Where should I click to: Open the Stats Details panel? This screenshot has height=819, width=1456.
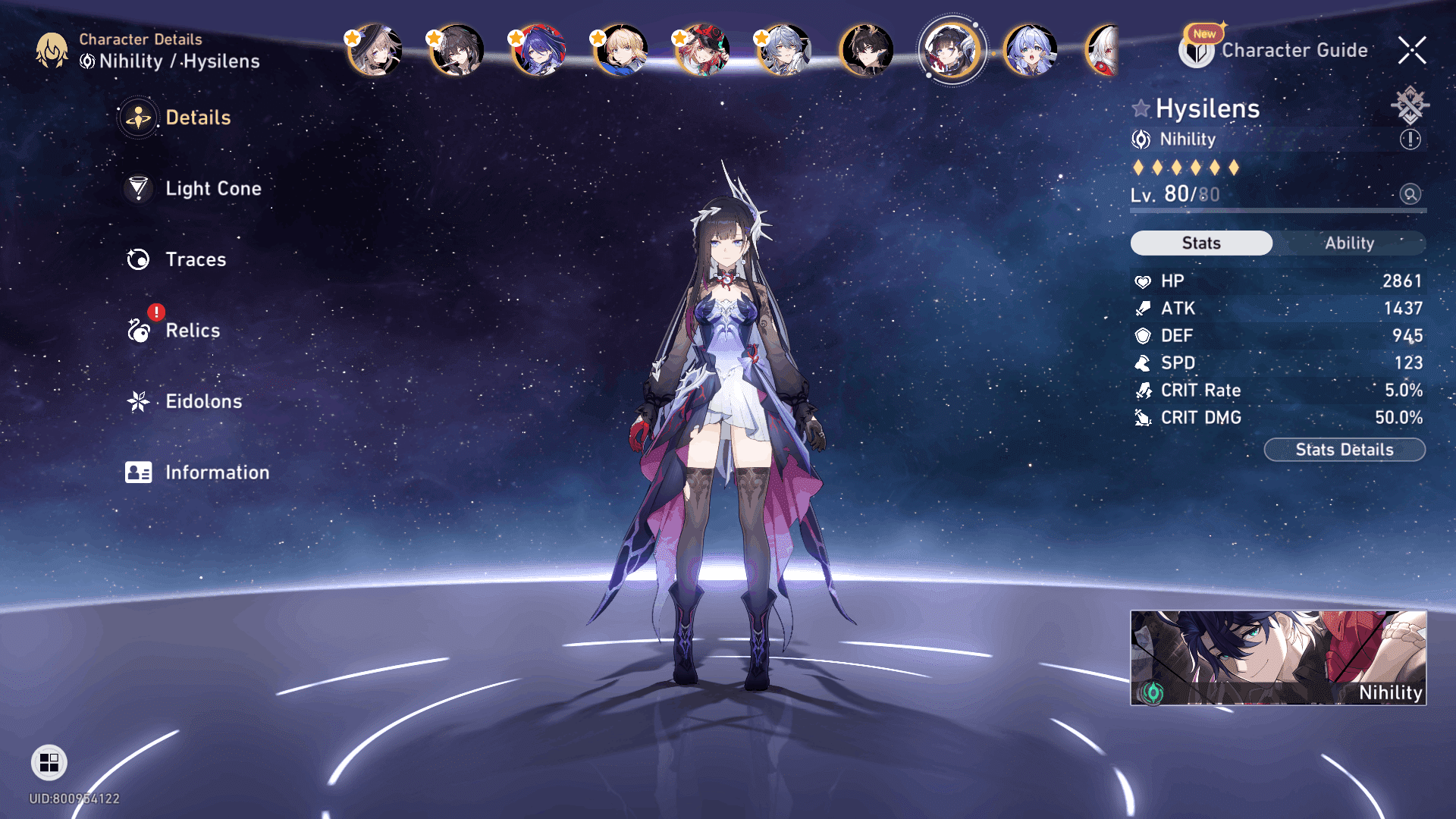point(1345,450)
